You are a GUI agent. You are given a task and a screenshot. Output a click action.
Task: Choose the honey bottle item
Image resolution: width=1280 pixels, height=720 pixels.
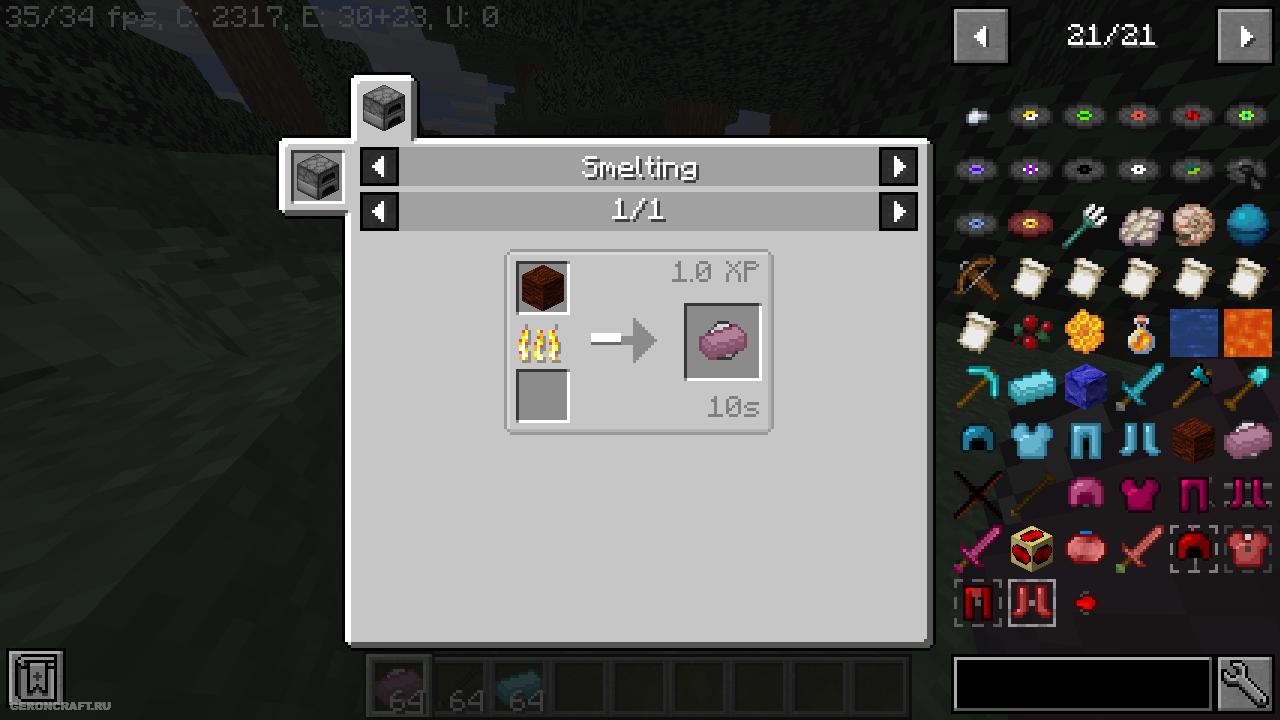tap(1139, 332)
